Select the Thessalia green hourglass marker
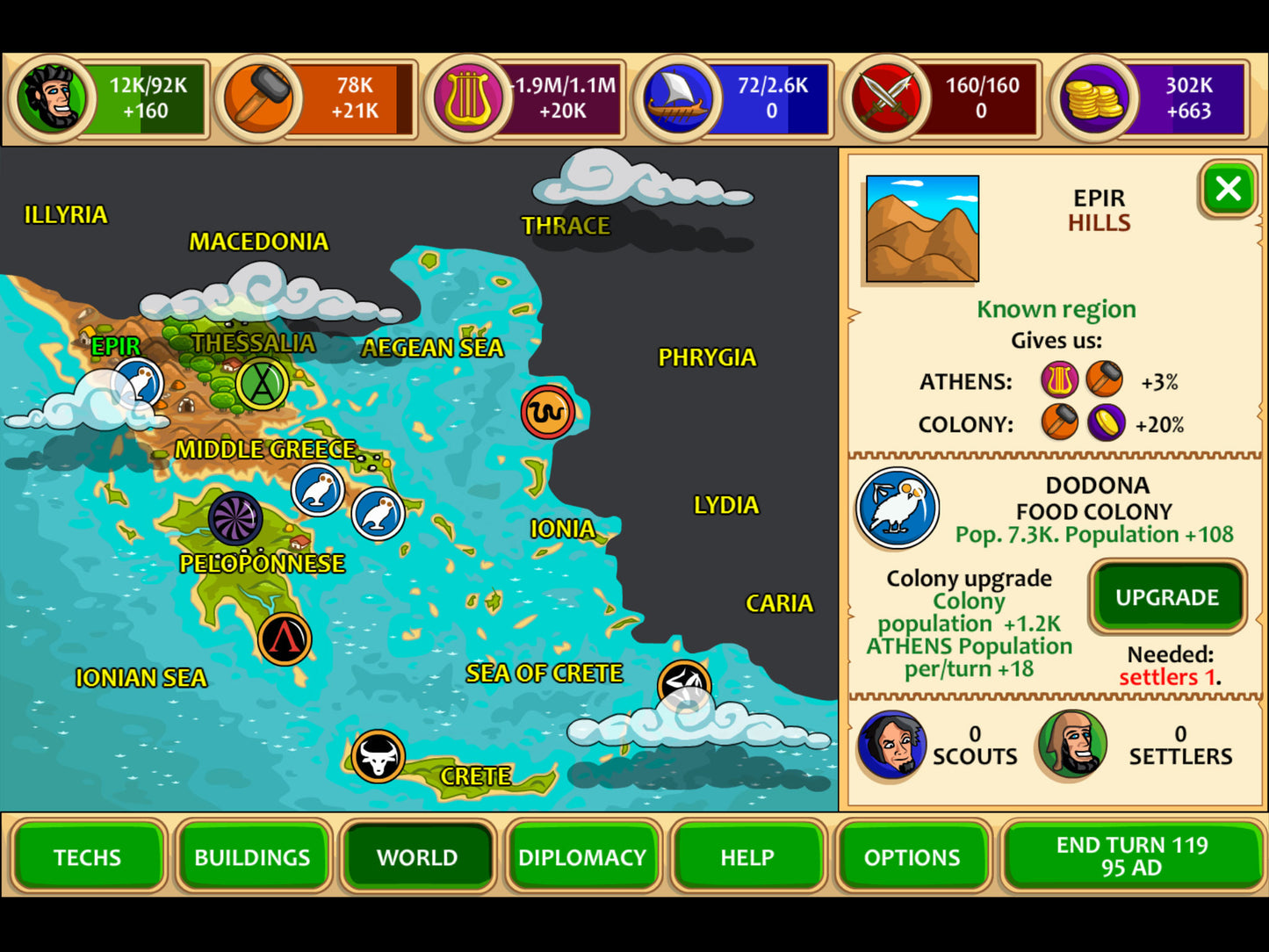Screen dimensions: 1269x952 [262, 384]
